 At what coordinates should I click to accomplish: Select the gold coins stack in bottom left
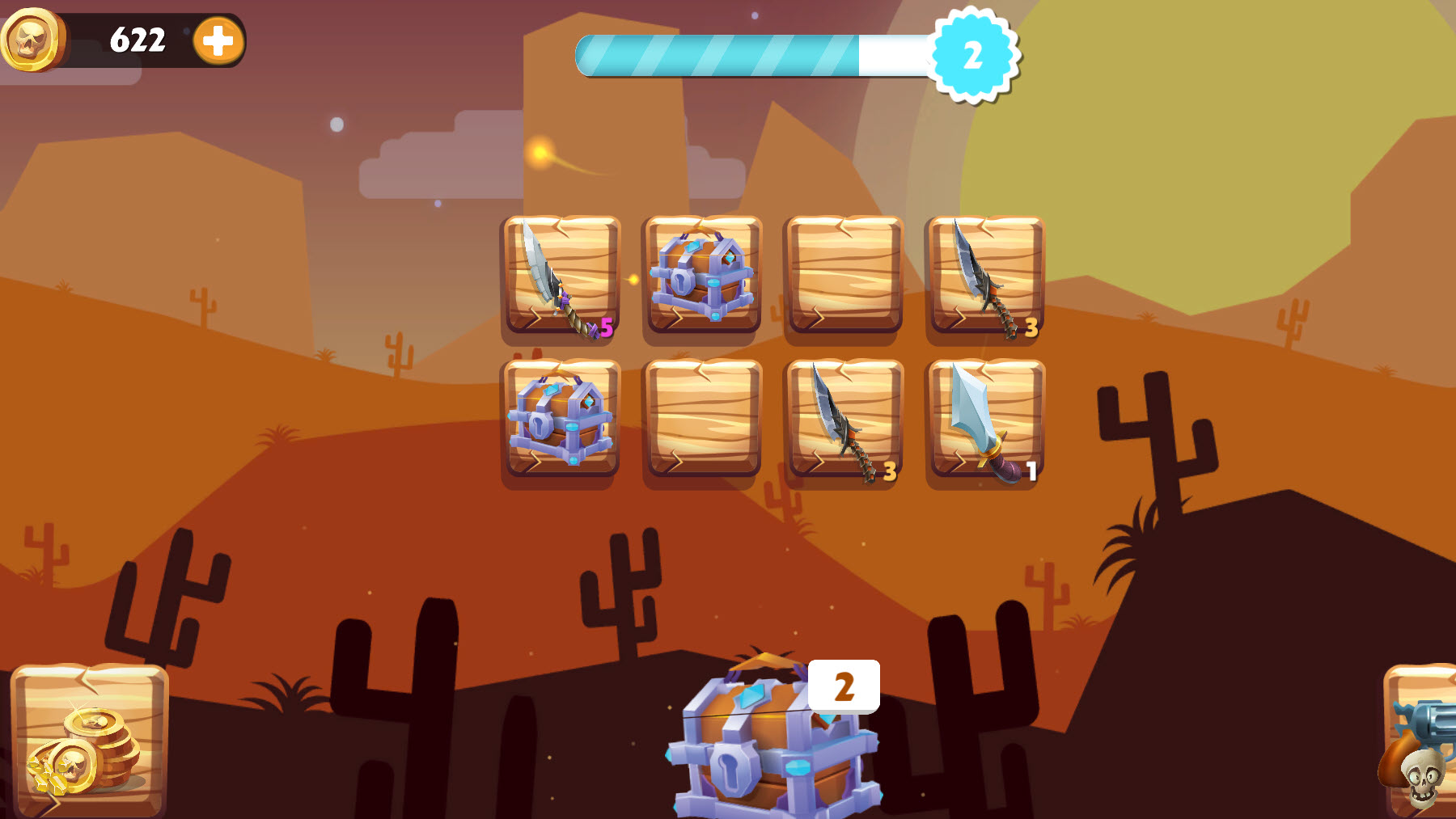coord(89,744)
